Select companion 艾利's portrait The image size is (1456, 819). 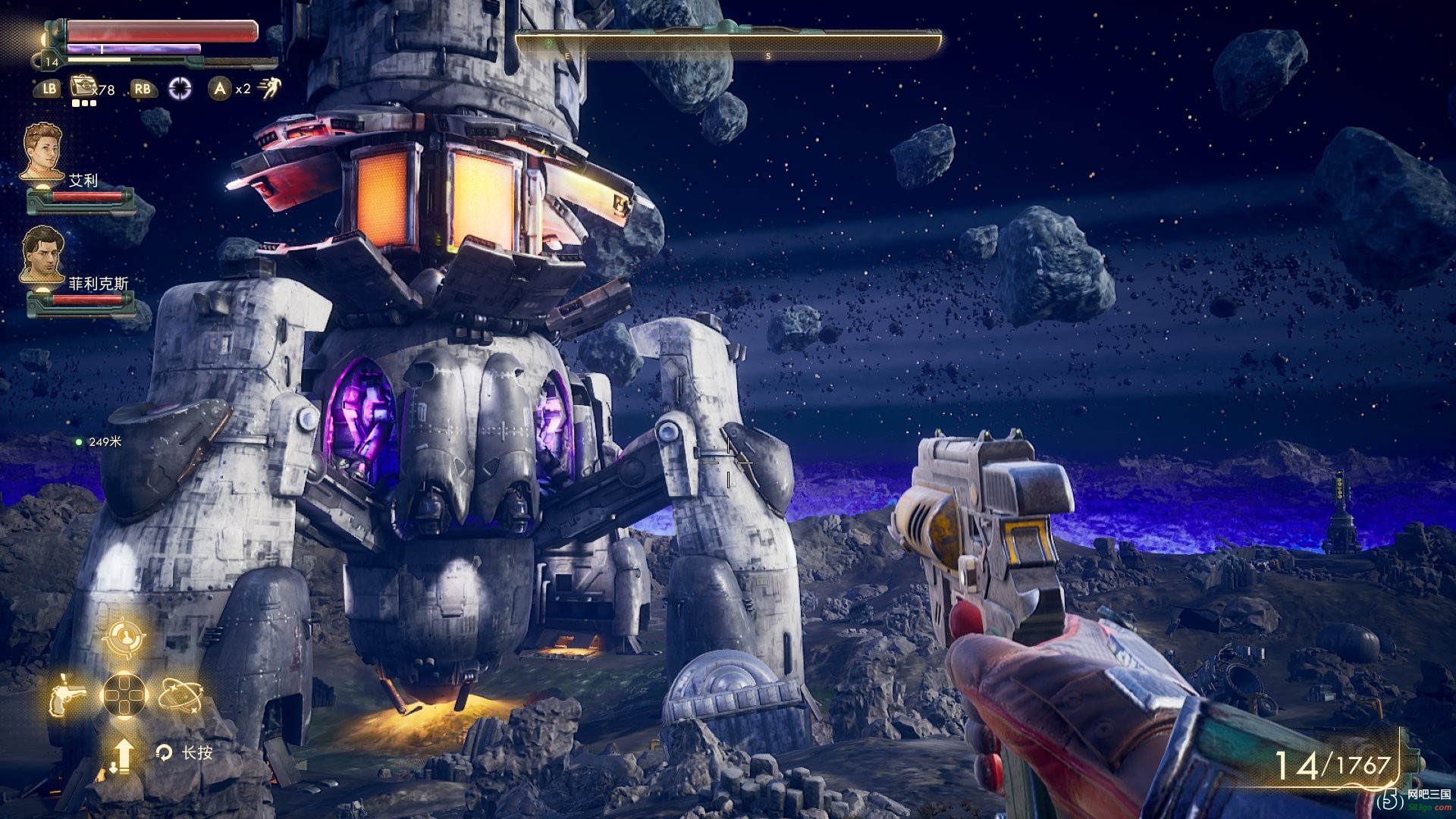tap(42, 152)
